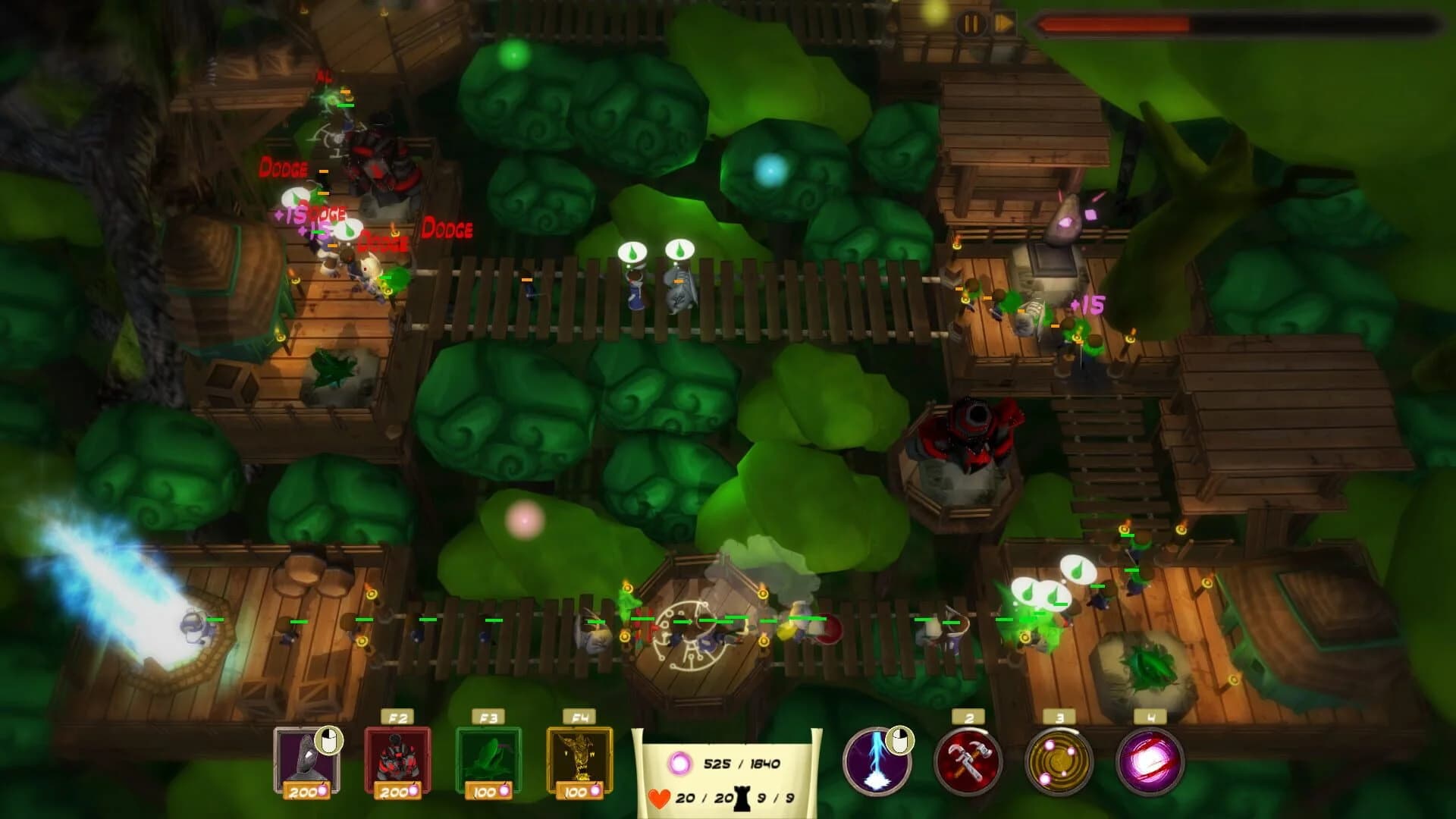Click the heart icon showing 20/20 health
This screenshot has width=1456, height=819.
coord(659,796)
